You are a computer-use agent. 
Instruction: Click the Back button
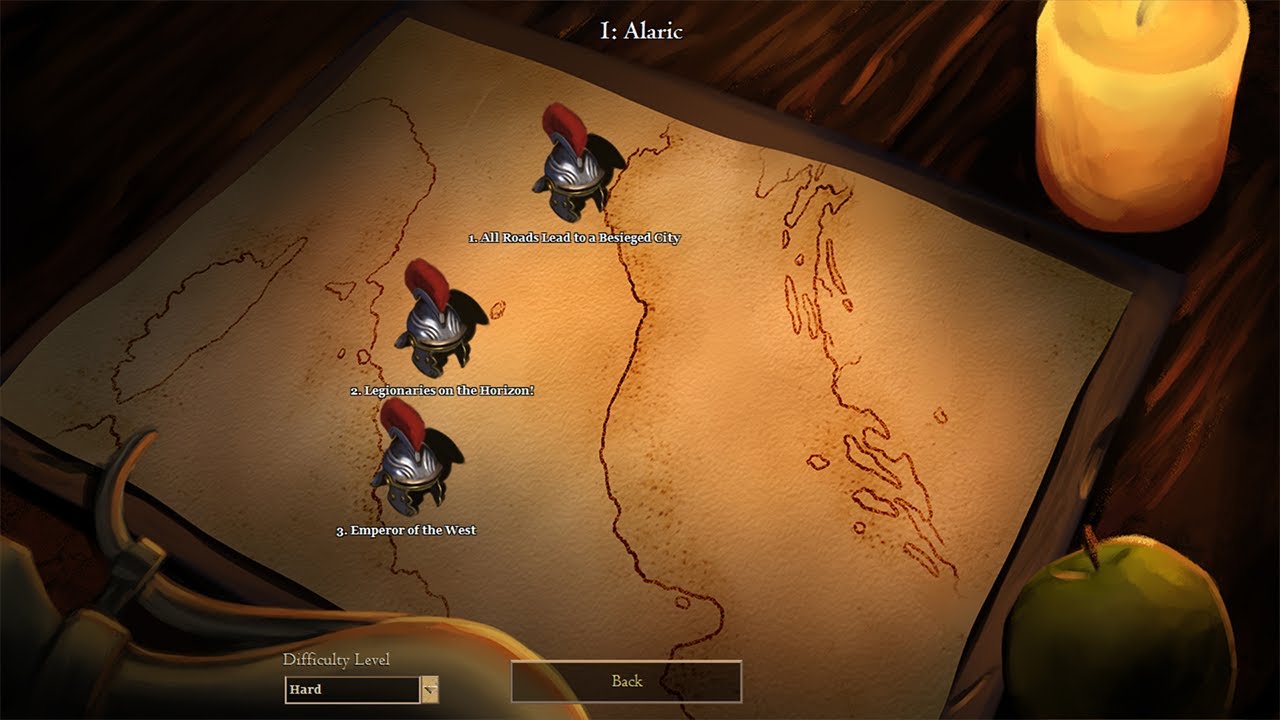626,681
